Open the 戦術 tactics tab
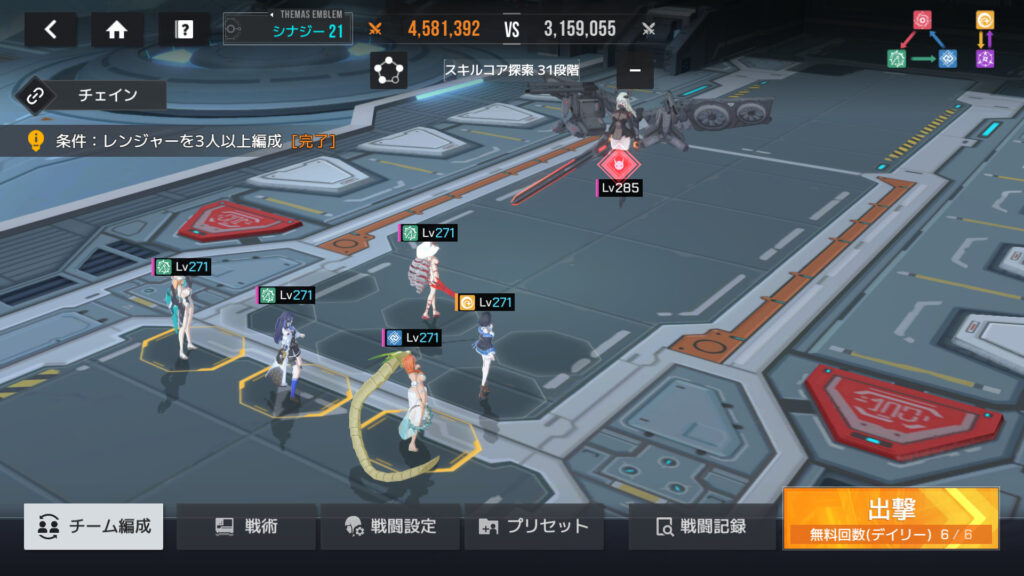1024x576 pixels. tap(246, 526)
